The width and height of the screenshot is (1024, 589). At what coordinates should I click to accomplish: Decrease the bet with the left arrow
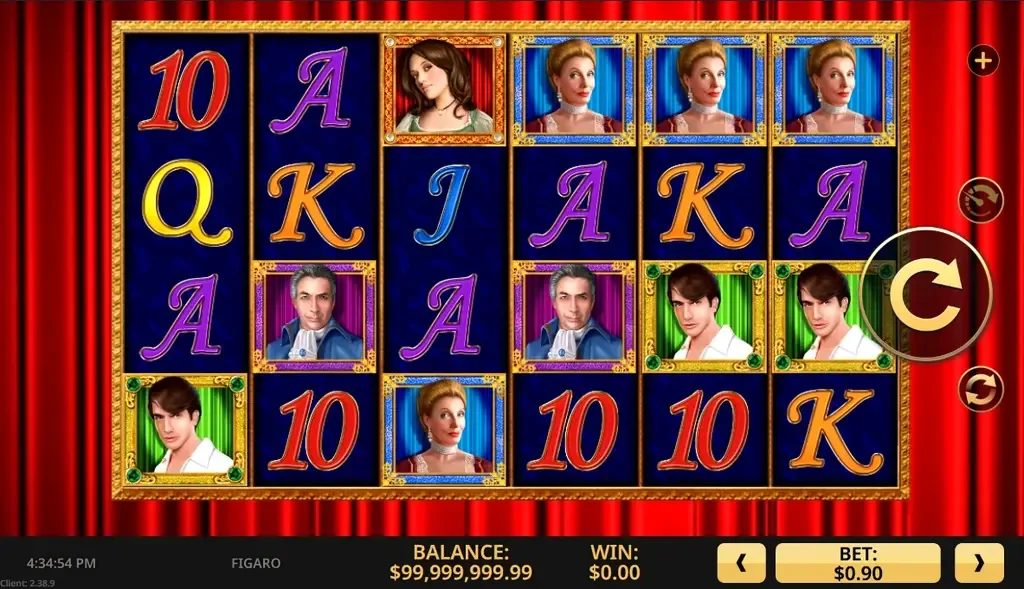[741, 563]
